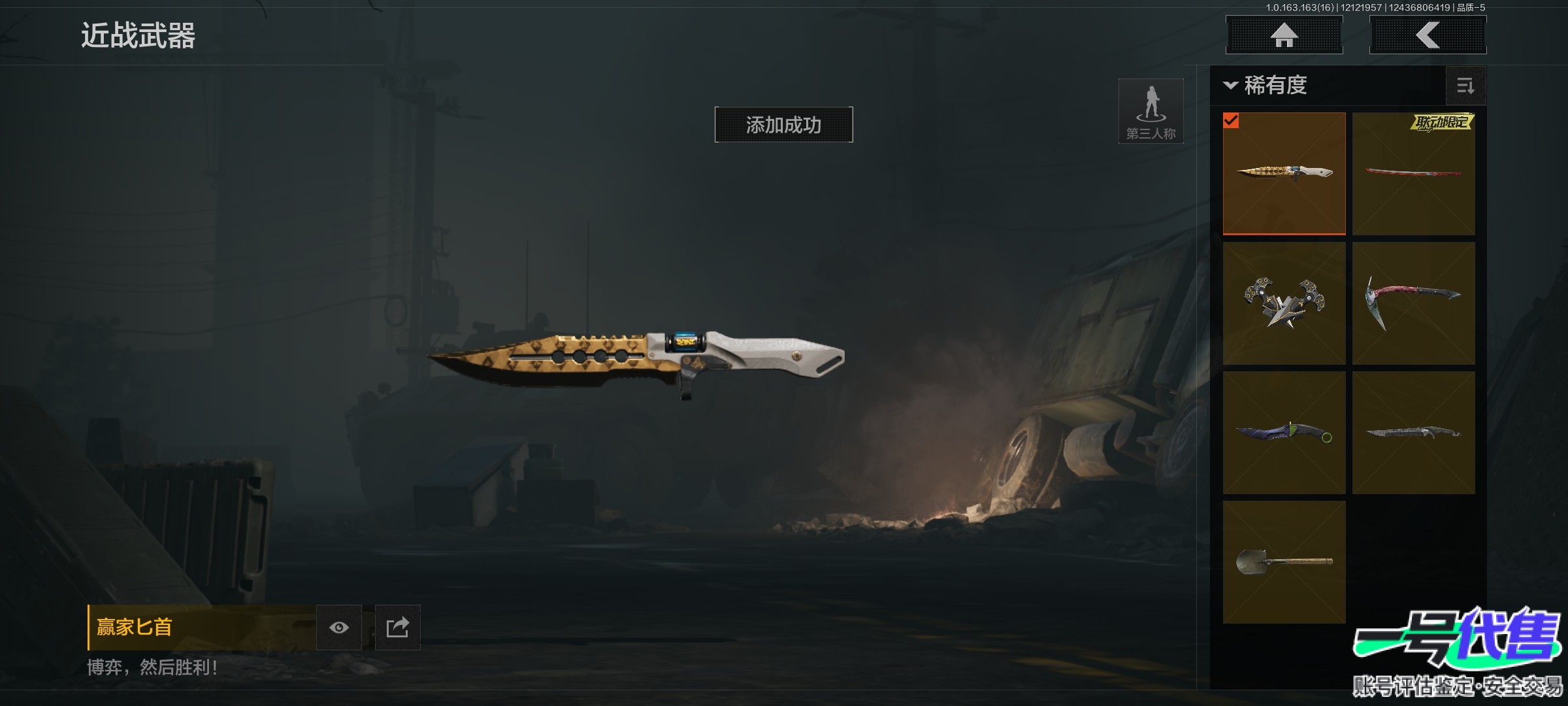Select the shovel melee weapon
1568x706 pixels.
click(1284, 562)
